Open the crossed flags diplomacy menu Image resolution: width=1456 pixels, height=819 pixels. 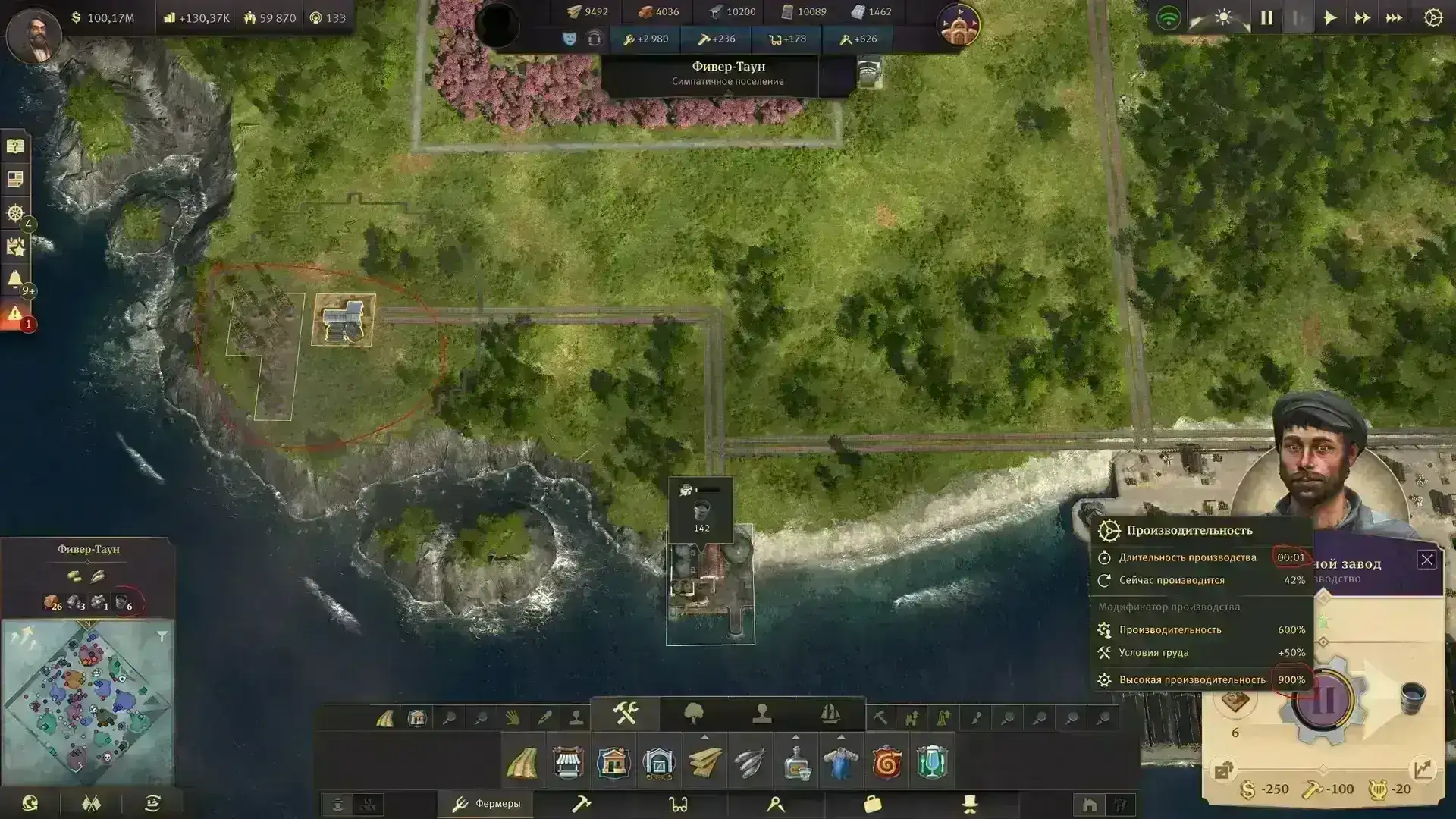[x=91, y=804]
